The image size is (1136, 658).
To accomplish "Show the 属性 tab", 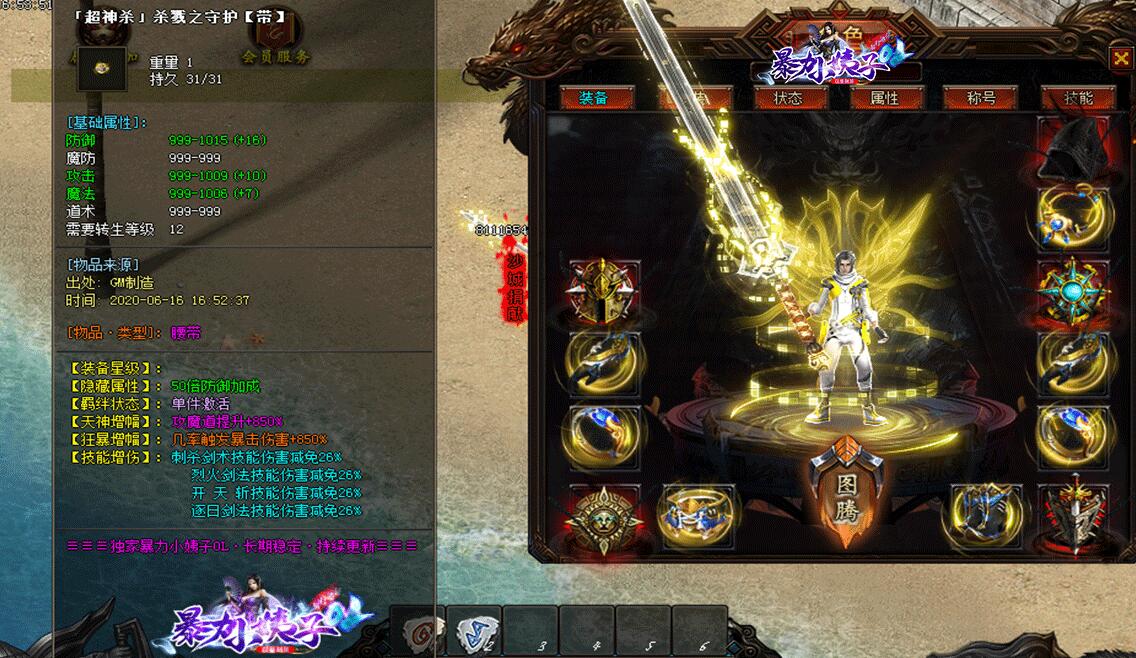I will tap(884, 98).
